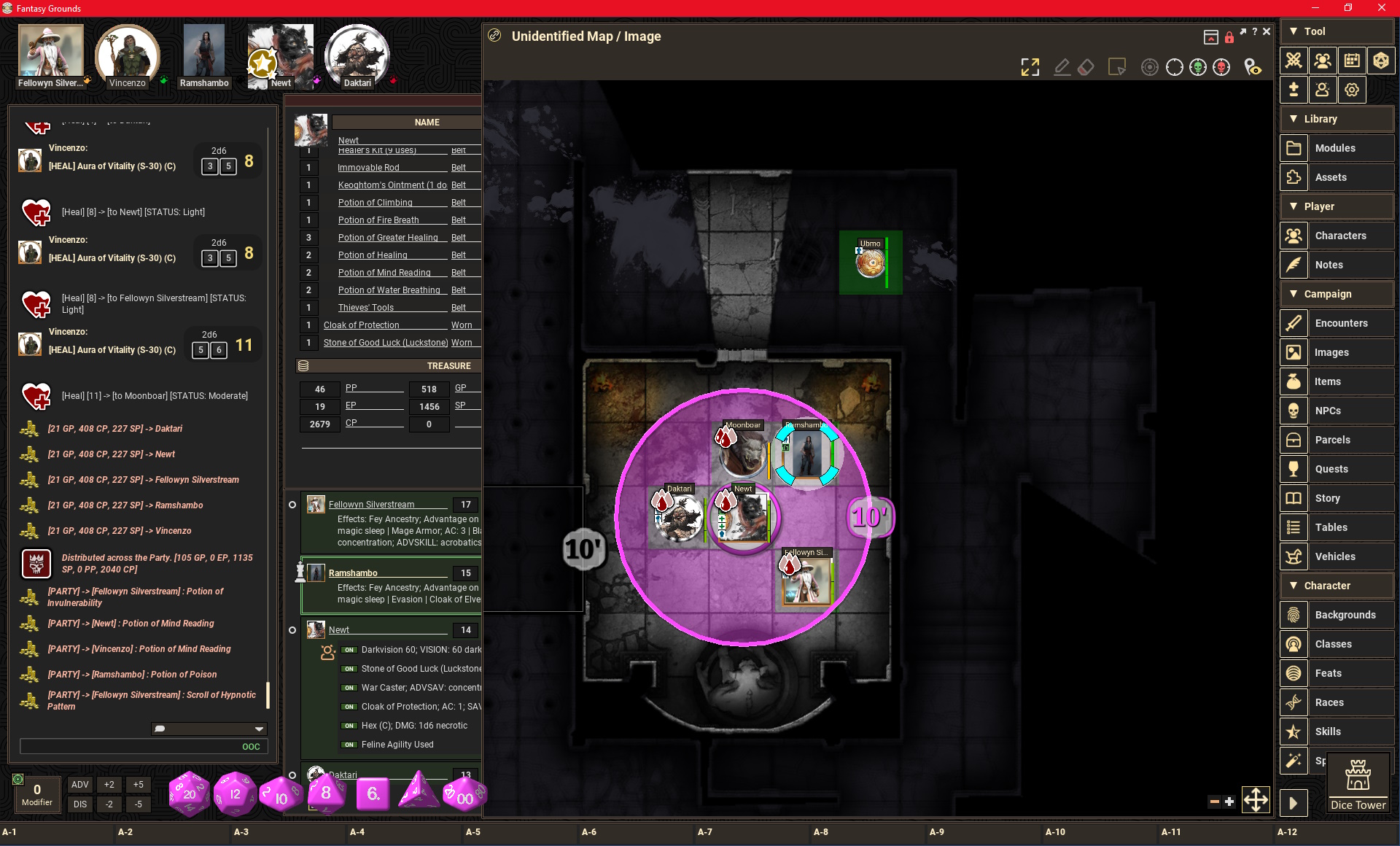The image size is (1400, 846).
Task: Close the Unidentified Map window
Action: click(x=1267, y=32)
